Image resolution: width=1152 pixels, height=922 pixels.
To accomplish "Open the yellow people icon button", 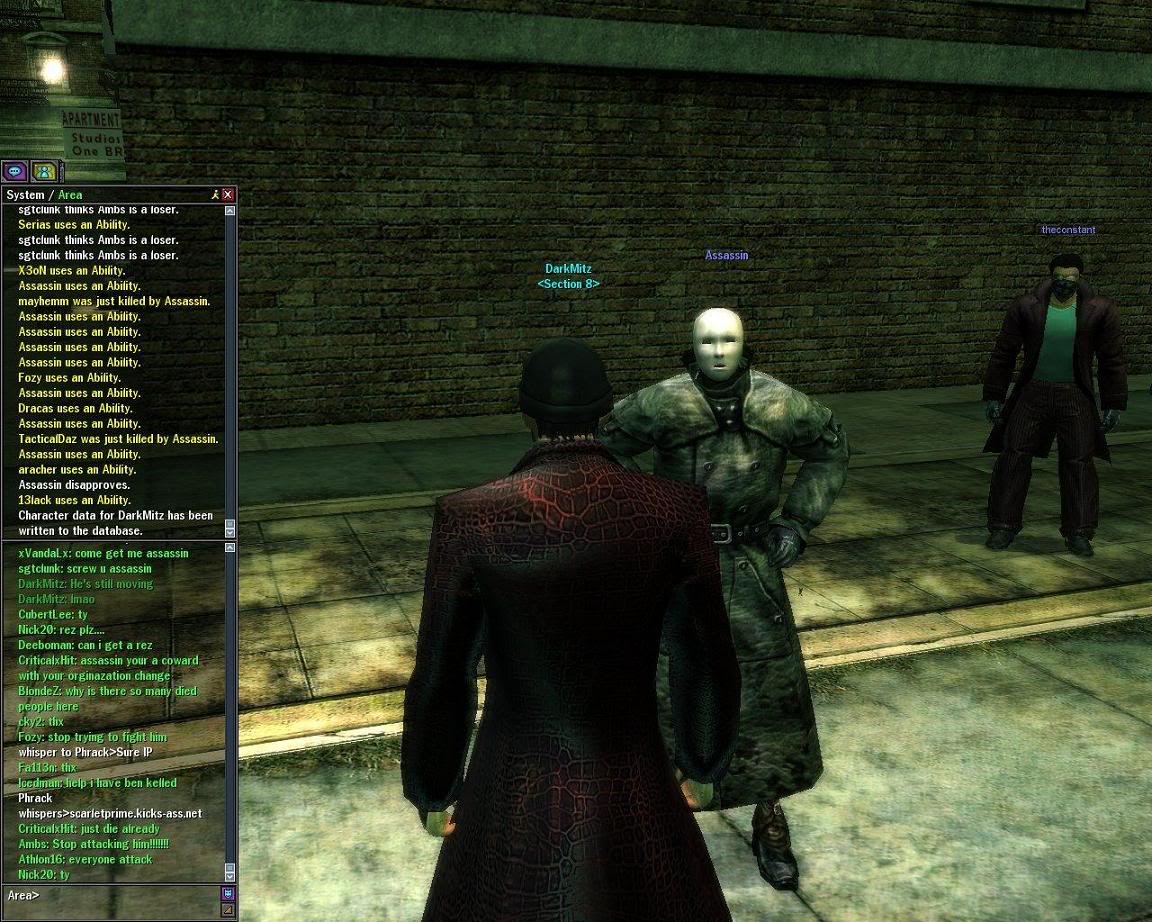I will [43, 171].
